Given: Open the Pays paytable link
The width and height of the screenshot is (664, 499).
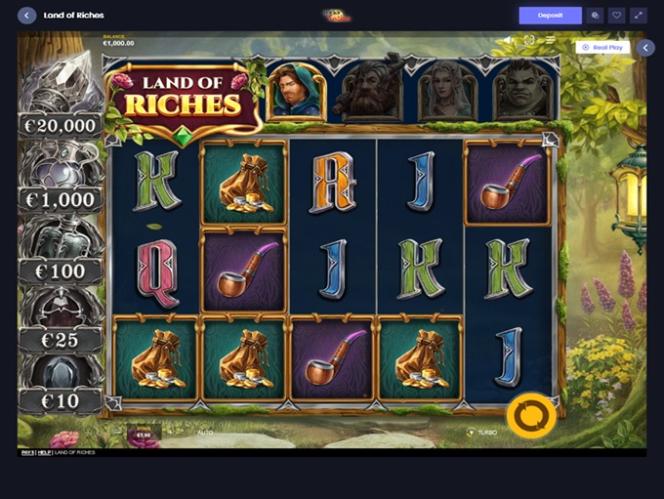Looking at the screenshot, I should 27,453.
